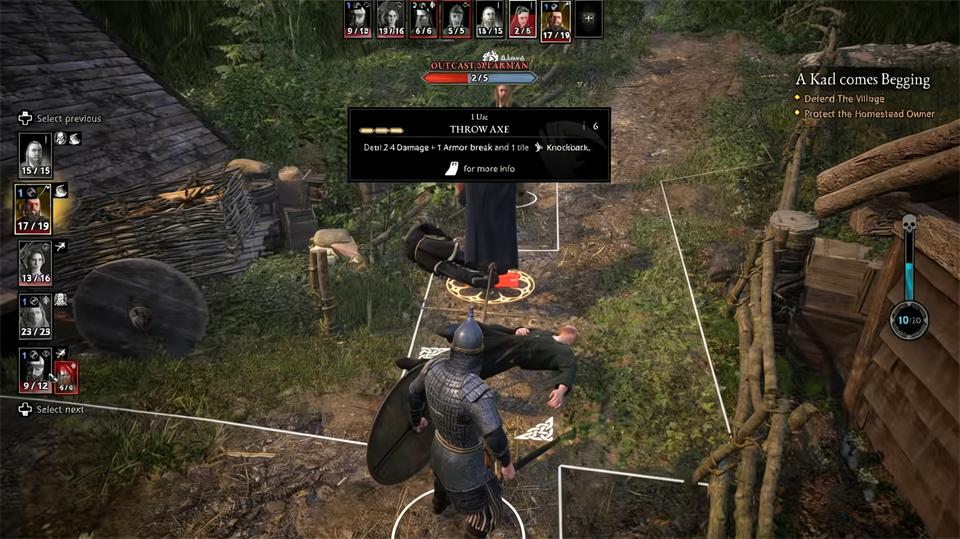
Task: Pick the helmeted party member with 9/12 health
Action: [35, 370]
